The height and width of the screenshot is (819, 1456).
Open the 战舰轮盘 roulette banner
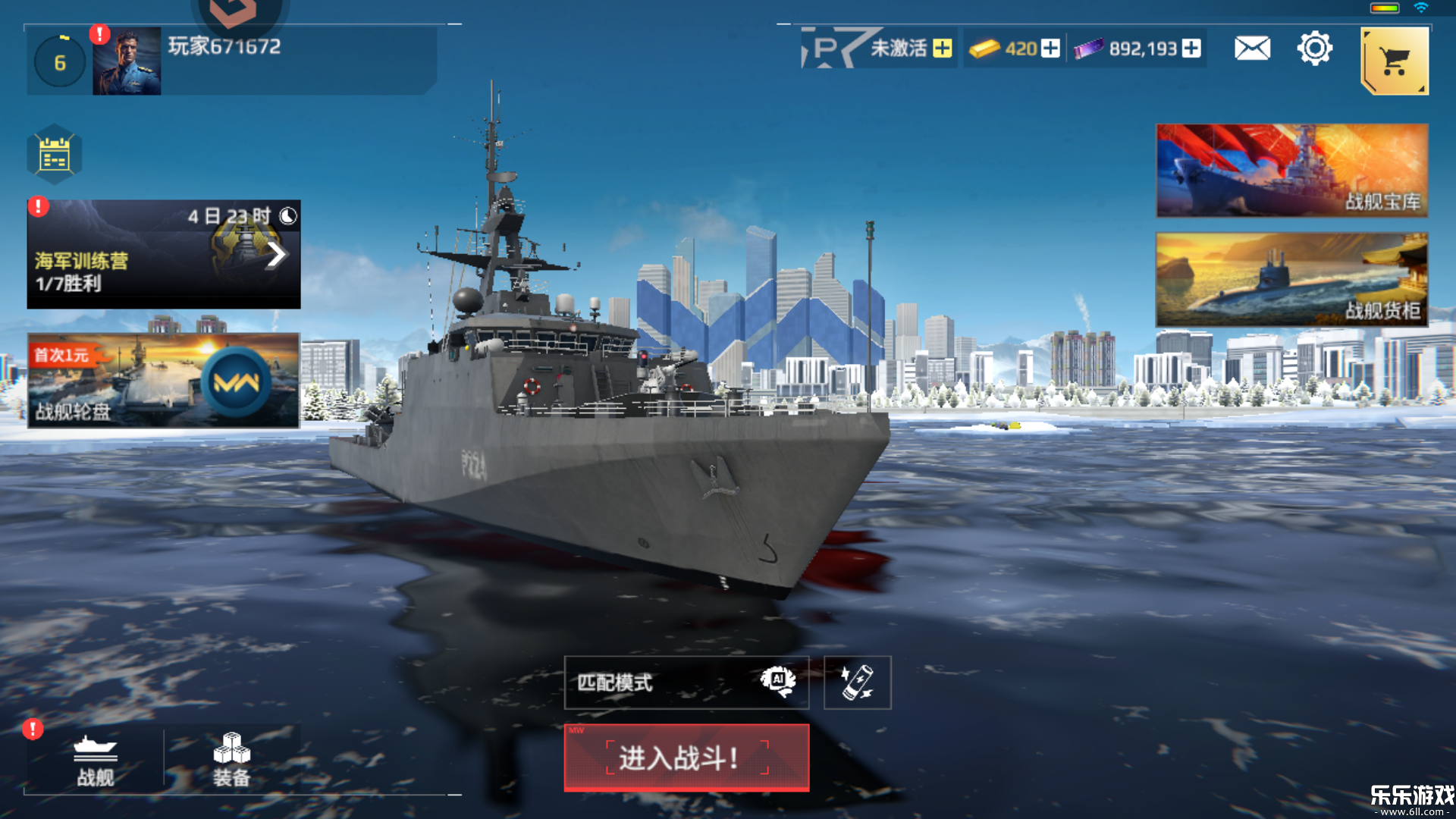coord(164,381)
